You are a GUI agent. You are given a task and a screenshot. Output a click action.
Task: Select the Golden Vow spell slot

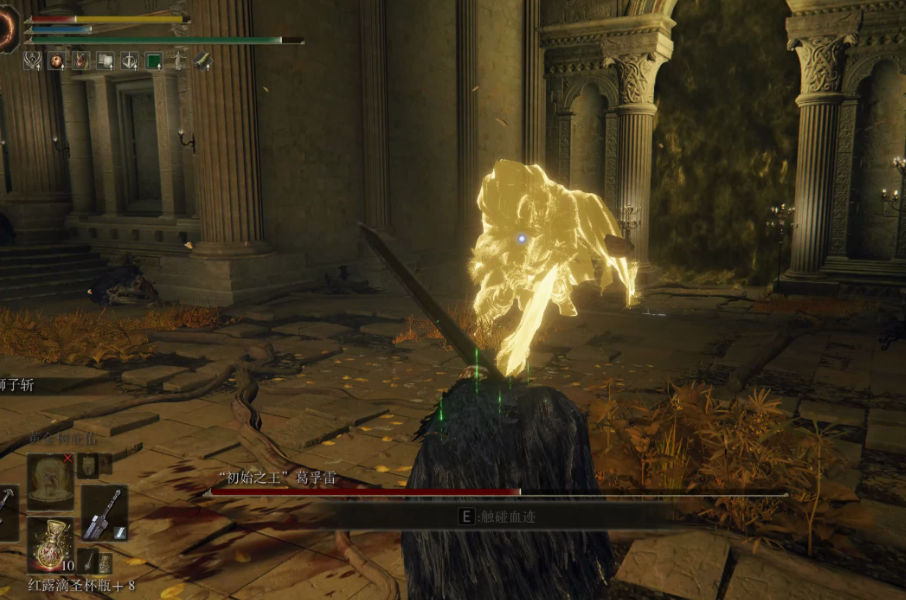(x=50, y=481)
